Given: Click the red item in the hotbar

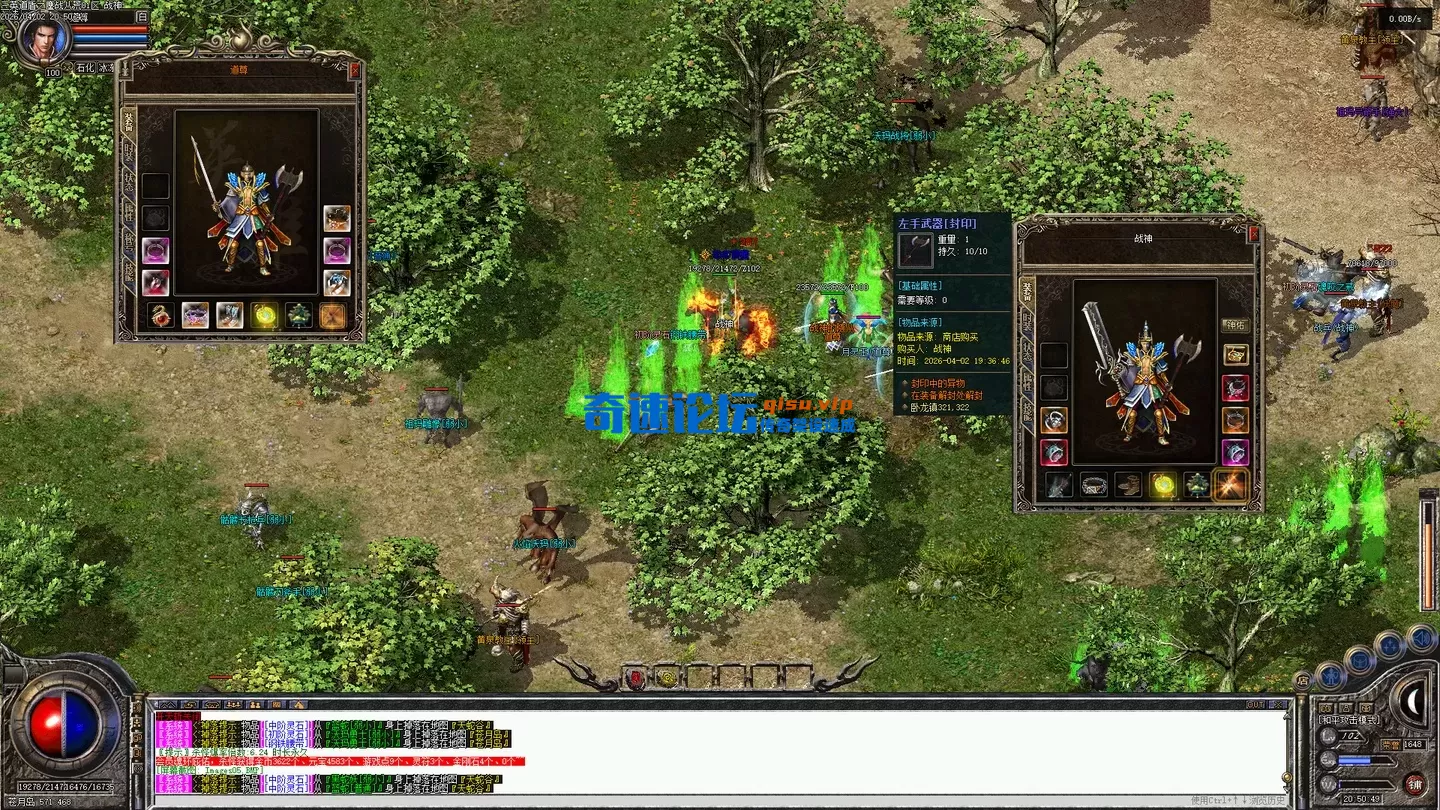Looking at the screenshot, I should [634, 678].
